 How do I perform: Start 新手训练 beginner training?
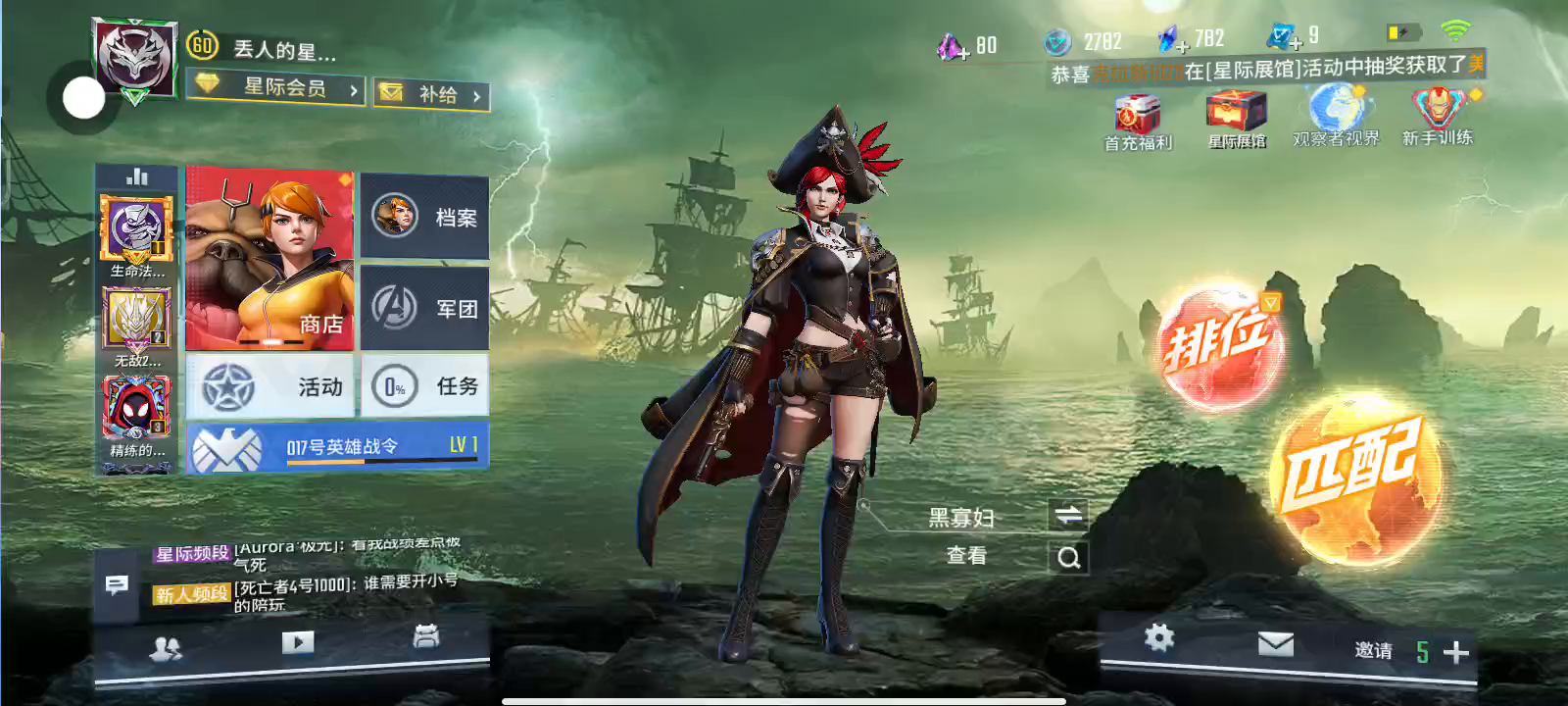coord(1438,118)
